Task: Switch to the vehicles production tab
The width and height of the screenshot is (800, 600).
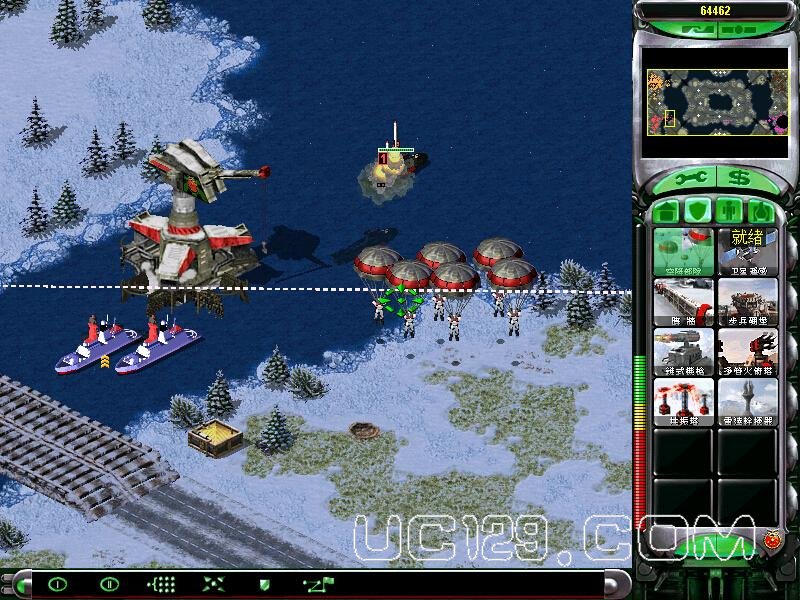Action: pyautogui.click(x=762, y=211)
